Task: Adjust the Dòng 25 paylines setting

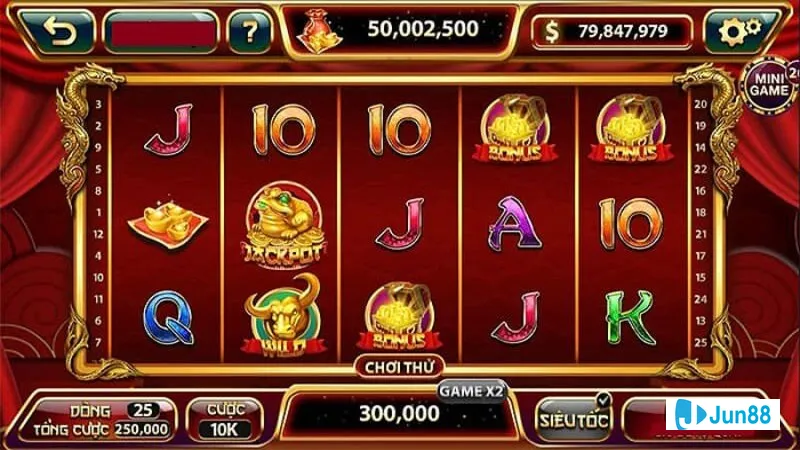Action: coord(143,410)
